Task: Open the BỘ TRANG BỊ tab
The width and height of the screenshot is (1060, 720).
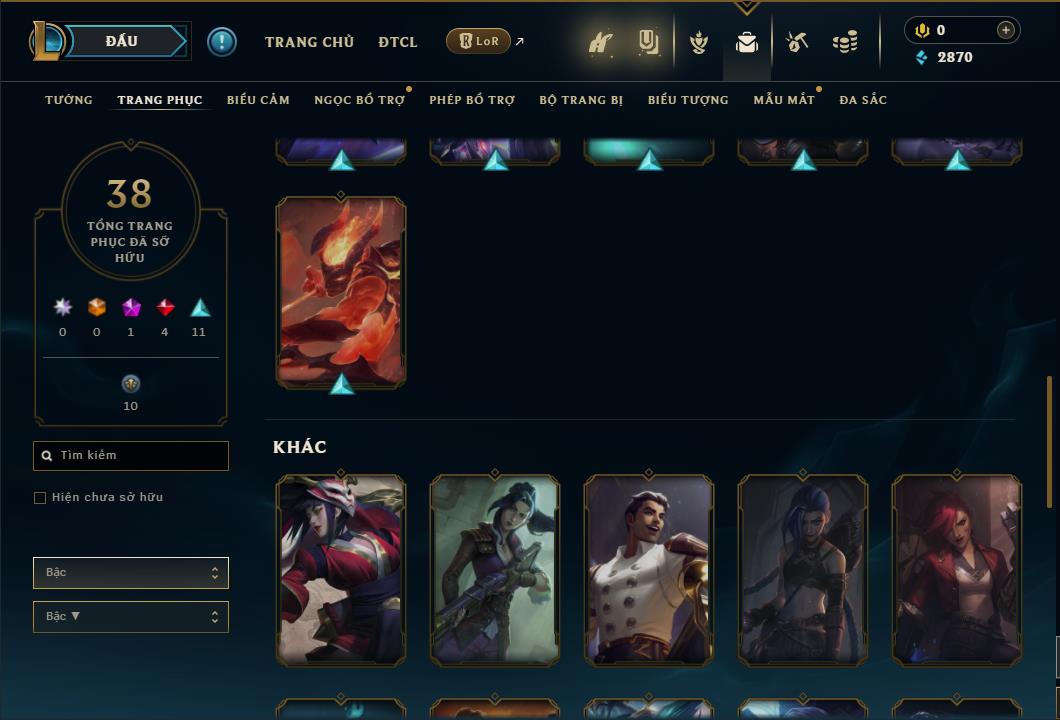Action: pyautogui.click(x=581, y=100)
